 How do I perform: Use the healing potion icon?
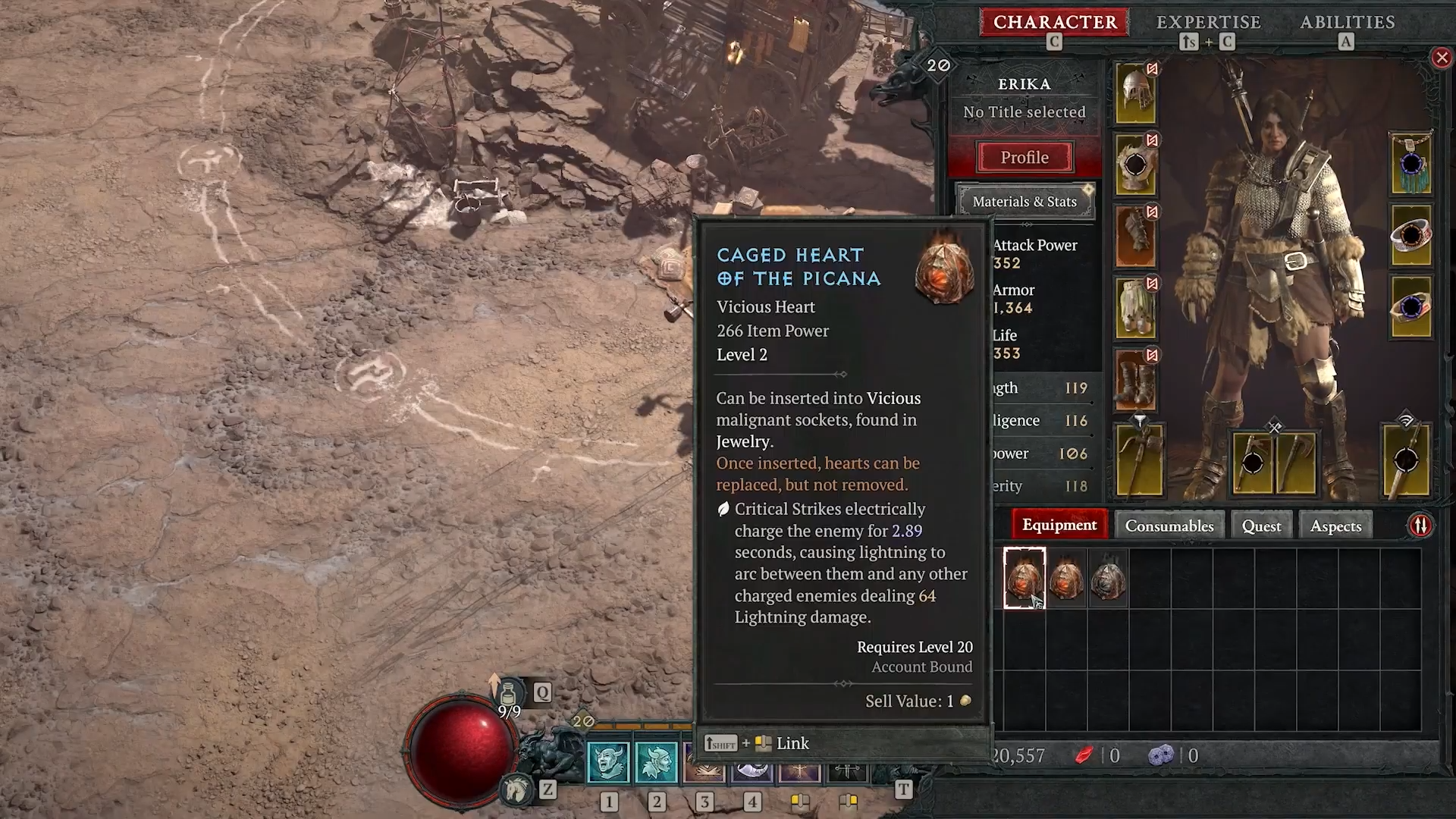509,693
